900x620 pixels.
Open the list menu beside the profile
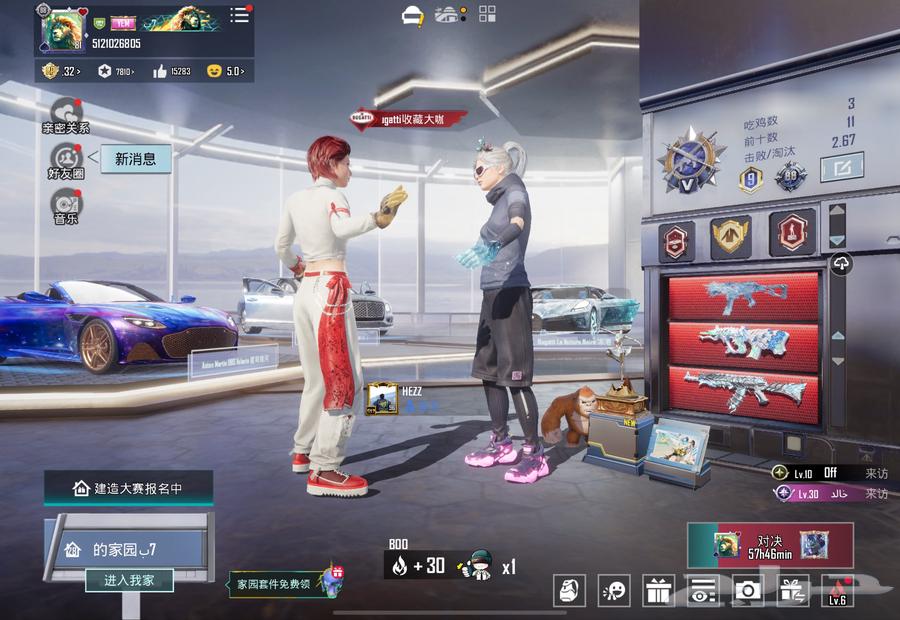[240, 15]
